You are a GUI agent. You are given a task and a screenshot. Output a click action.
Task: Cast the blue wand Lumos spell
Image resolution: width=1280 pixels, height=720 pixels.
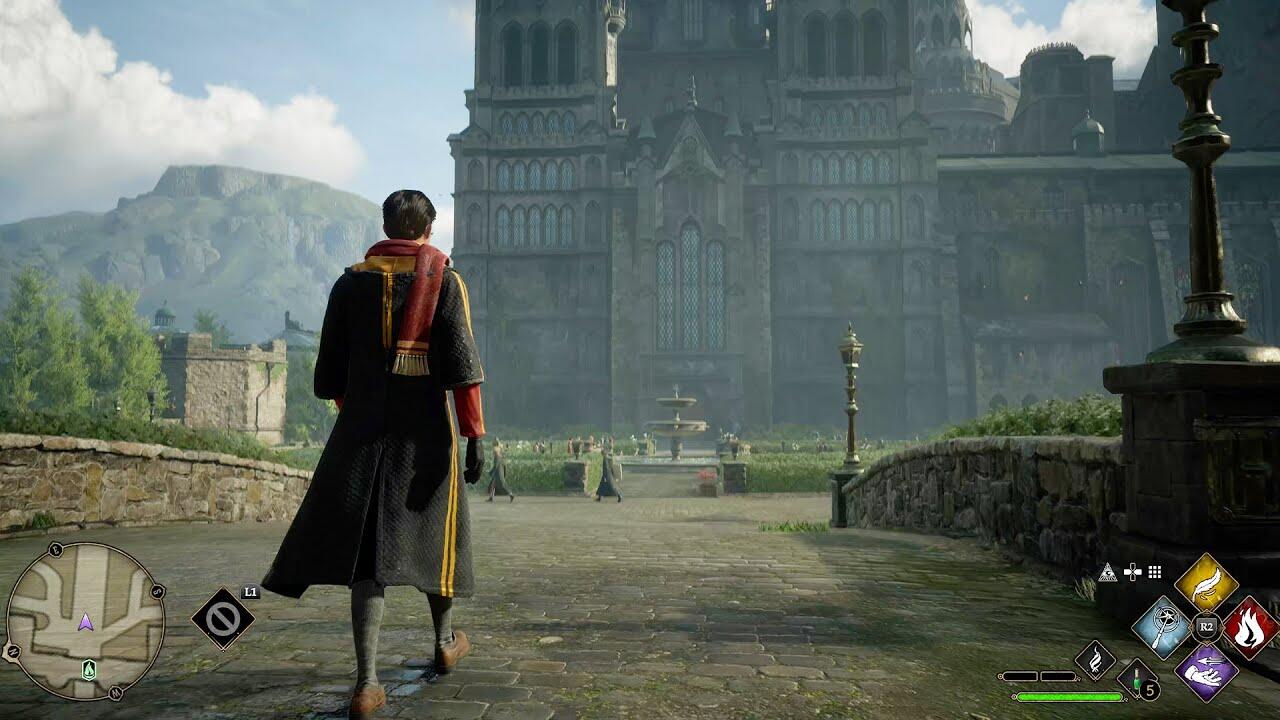1162,627
